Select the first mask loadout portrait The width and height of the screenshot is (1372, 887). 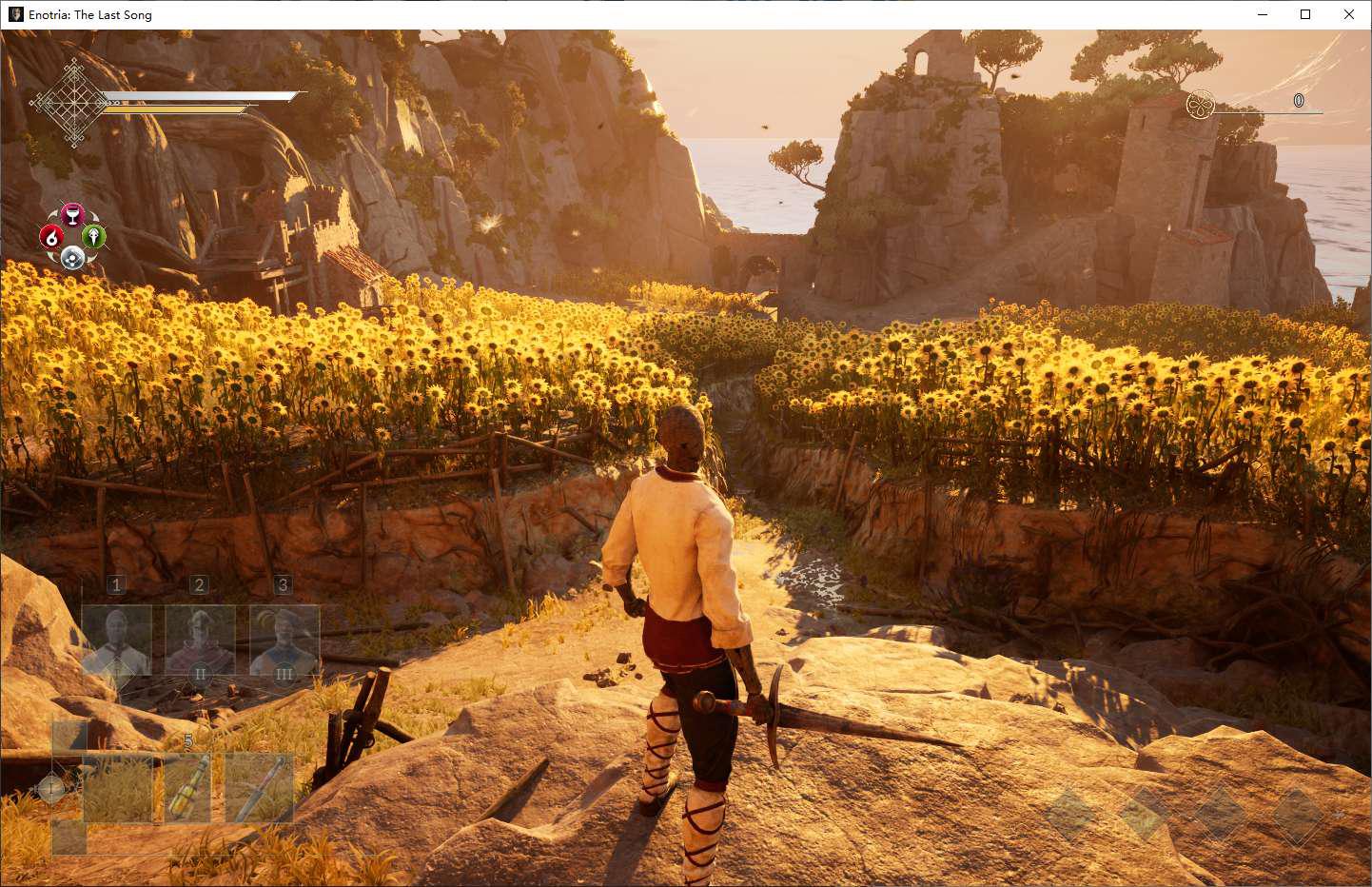tap(117, 641)
